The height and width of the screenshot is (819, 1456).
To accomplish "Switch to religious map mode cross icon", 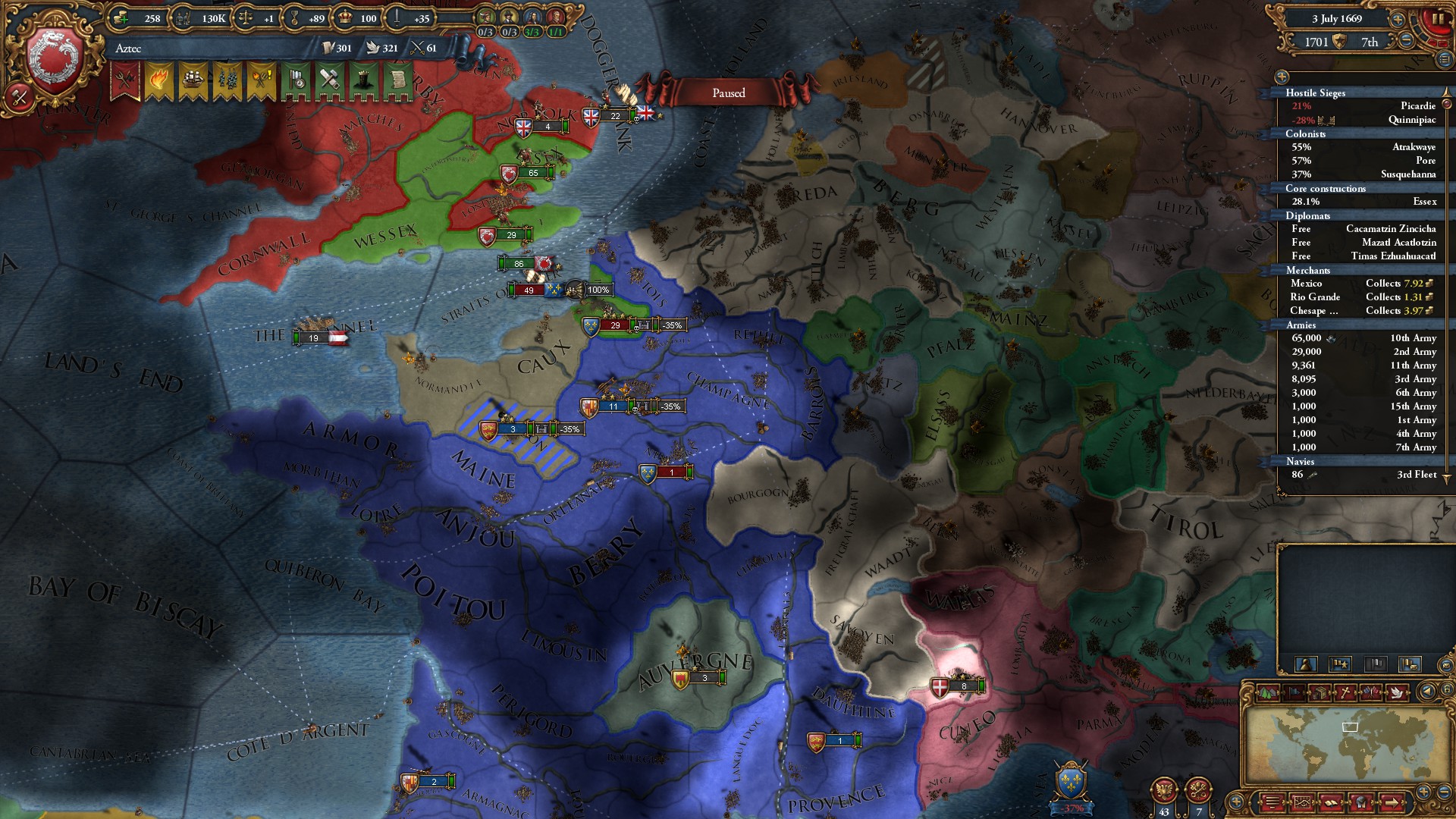I will (1345, 692).
